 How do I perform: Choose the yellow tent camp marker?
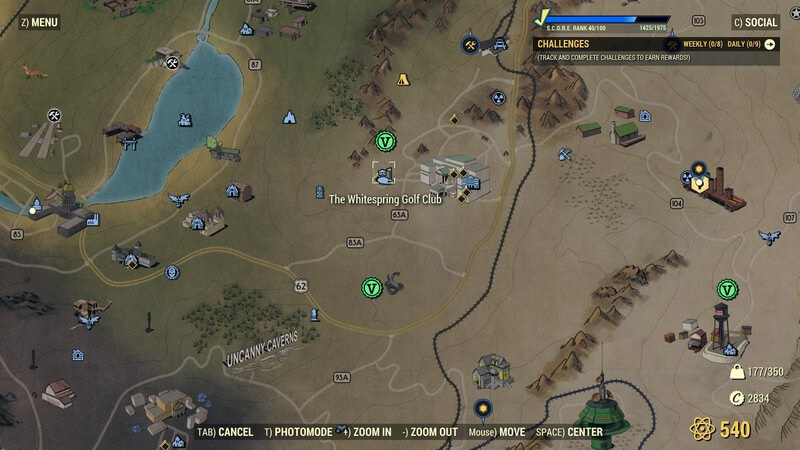click(404, 79)
